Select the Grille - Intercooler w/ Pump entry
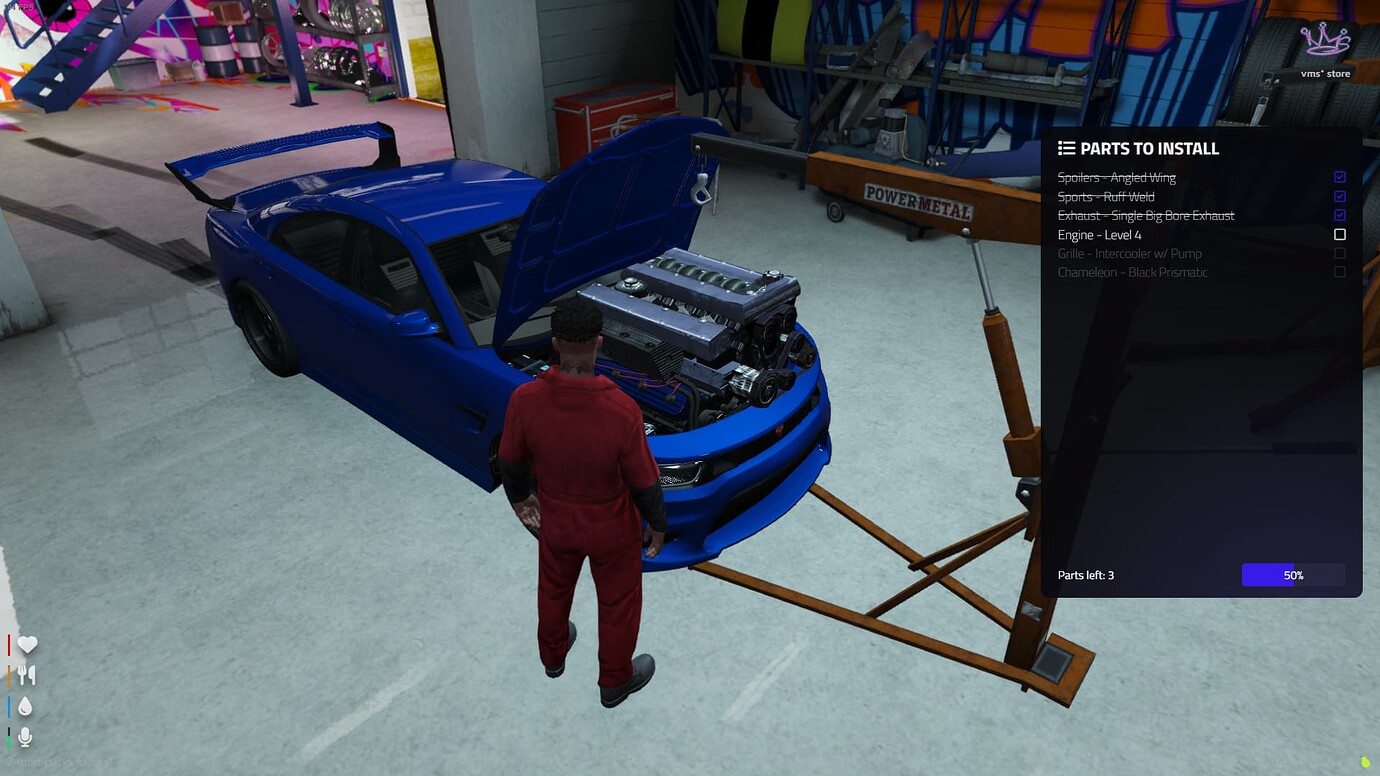The height and width of the screenshot is (776, 1380). click(1130, 253)
